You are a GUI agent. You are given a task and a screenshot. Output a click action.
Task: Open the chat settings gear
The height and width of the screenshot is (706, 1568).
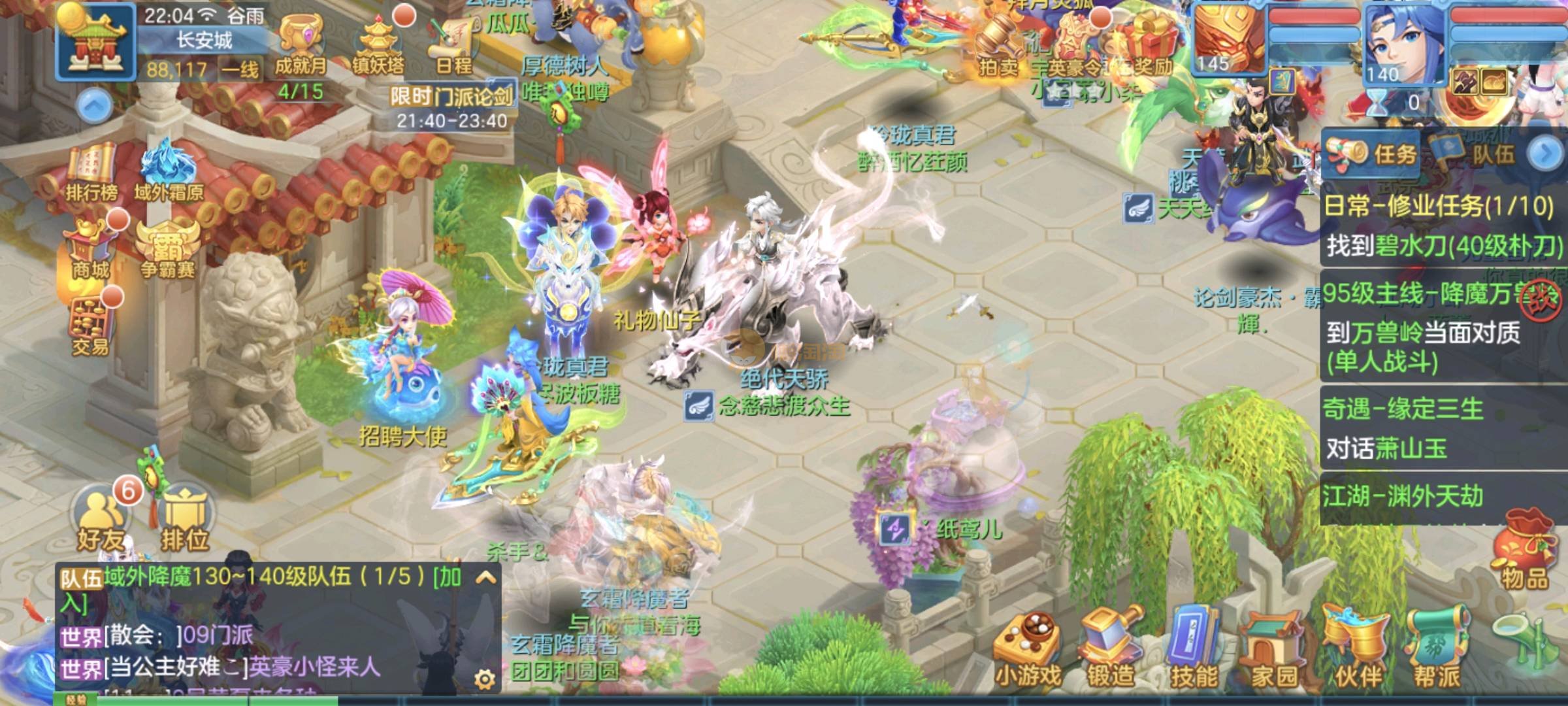484,681
